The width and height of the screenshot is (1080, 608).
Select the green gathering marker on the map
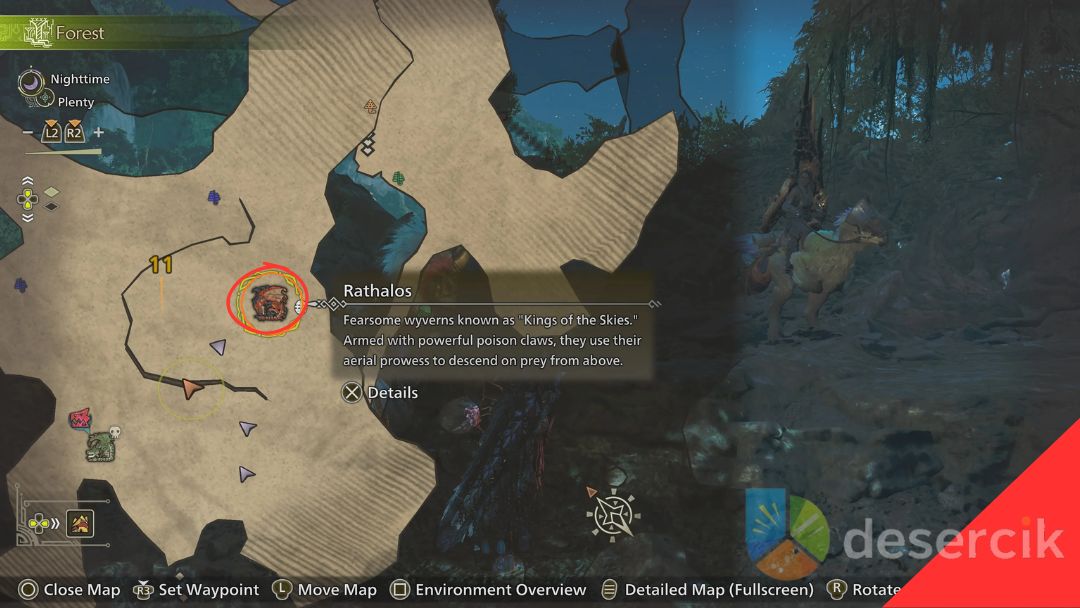(x=399, y=178)
